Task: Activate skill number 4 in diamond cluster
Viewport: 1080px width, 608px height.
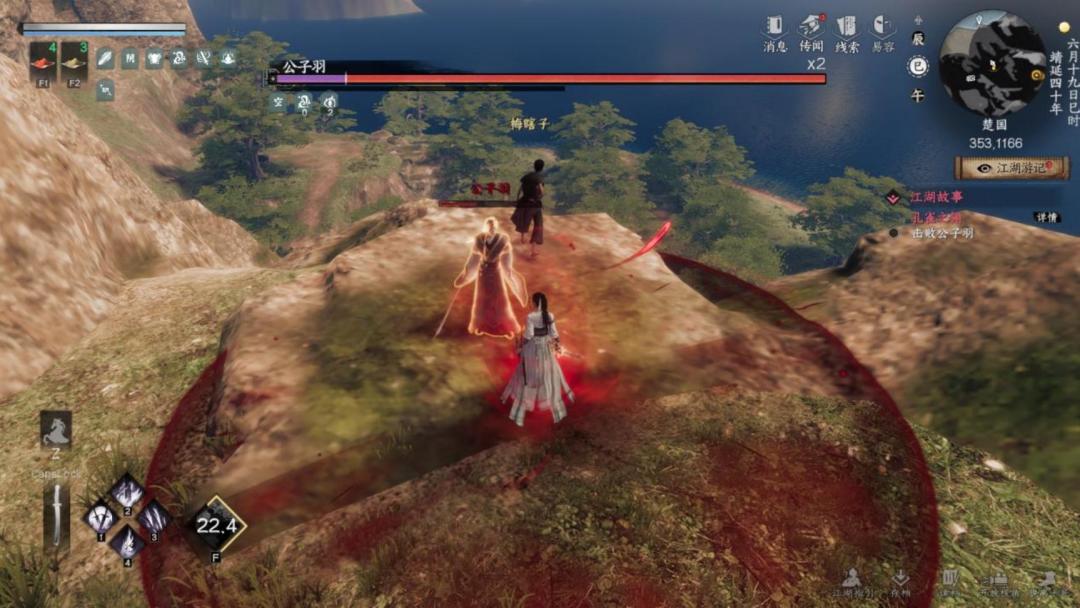Action: (127, 541)
